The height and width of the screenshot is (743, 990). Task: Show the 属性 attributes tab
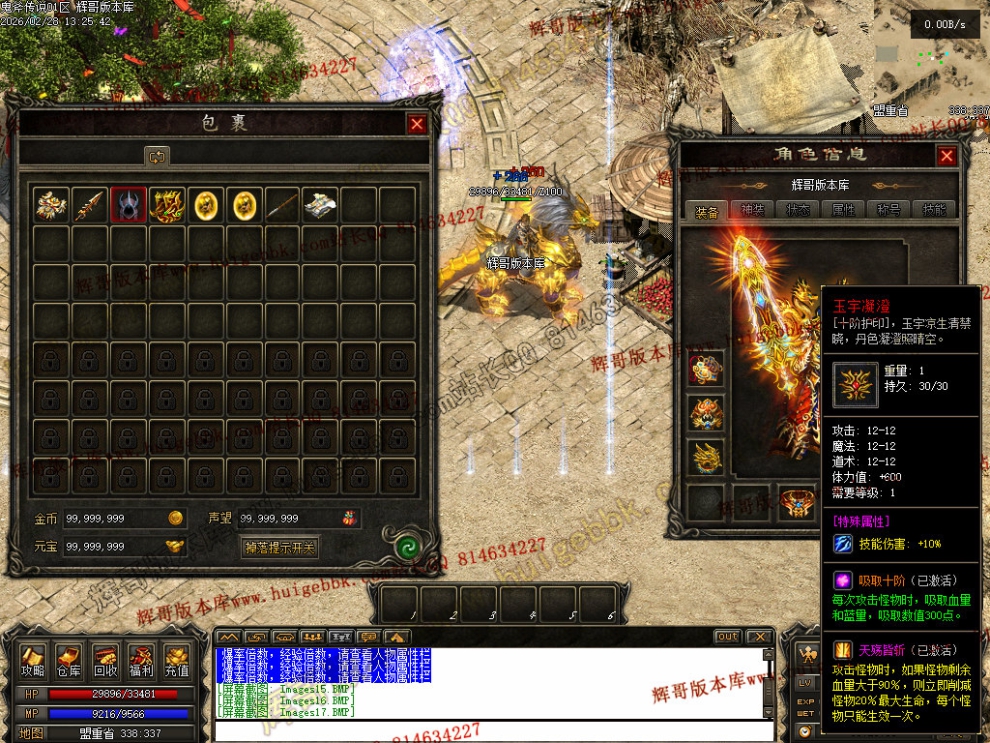843,211
